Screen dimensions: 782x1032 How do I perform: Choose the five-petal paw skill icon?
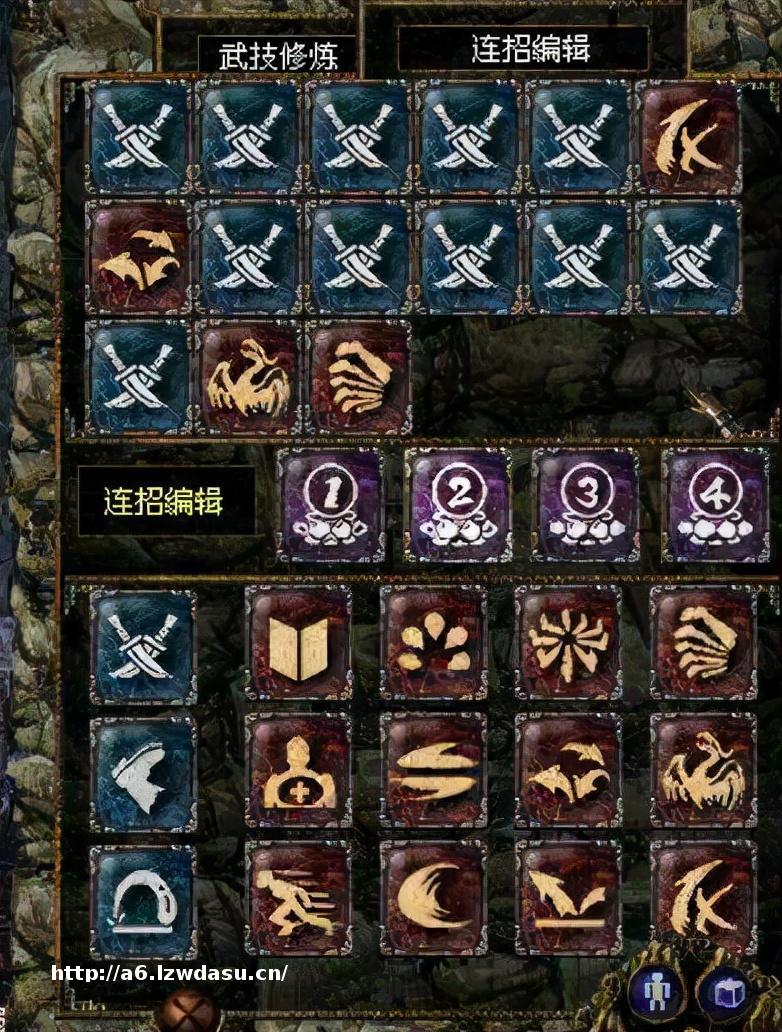(x=433, y=642)
